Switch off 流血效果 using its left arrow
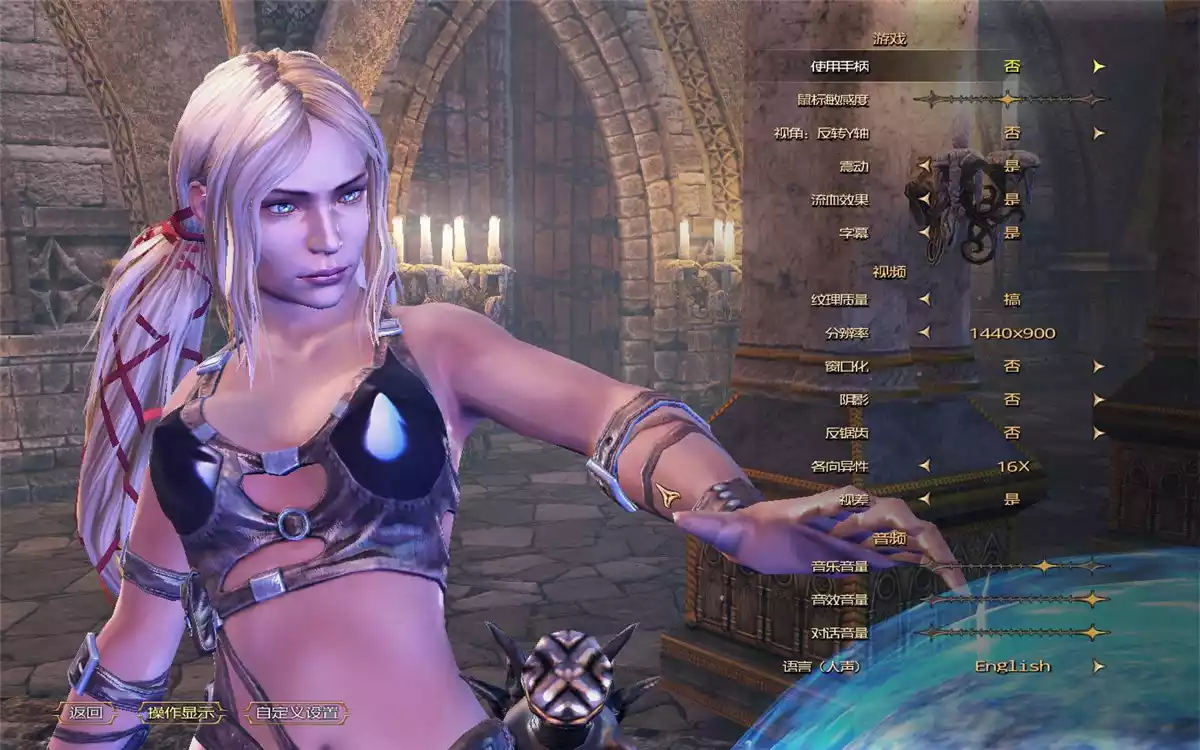Image resolution: width=1200 pixels, height=750 pixels. [x=924, y=199]
